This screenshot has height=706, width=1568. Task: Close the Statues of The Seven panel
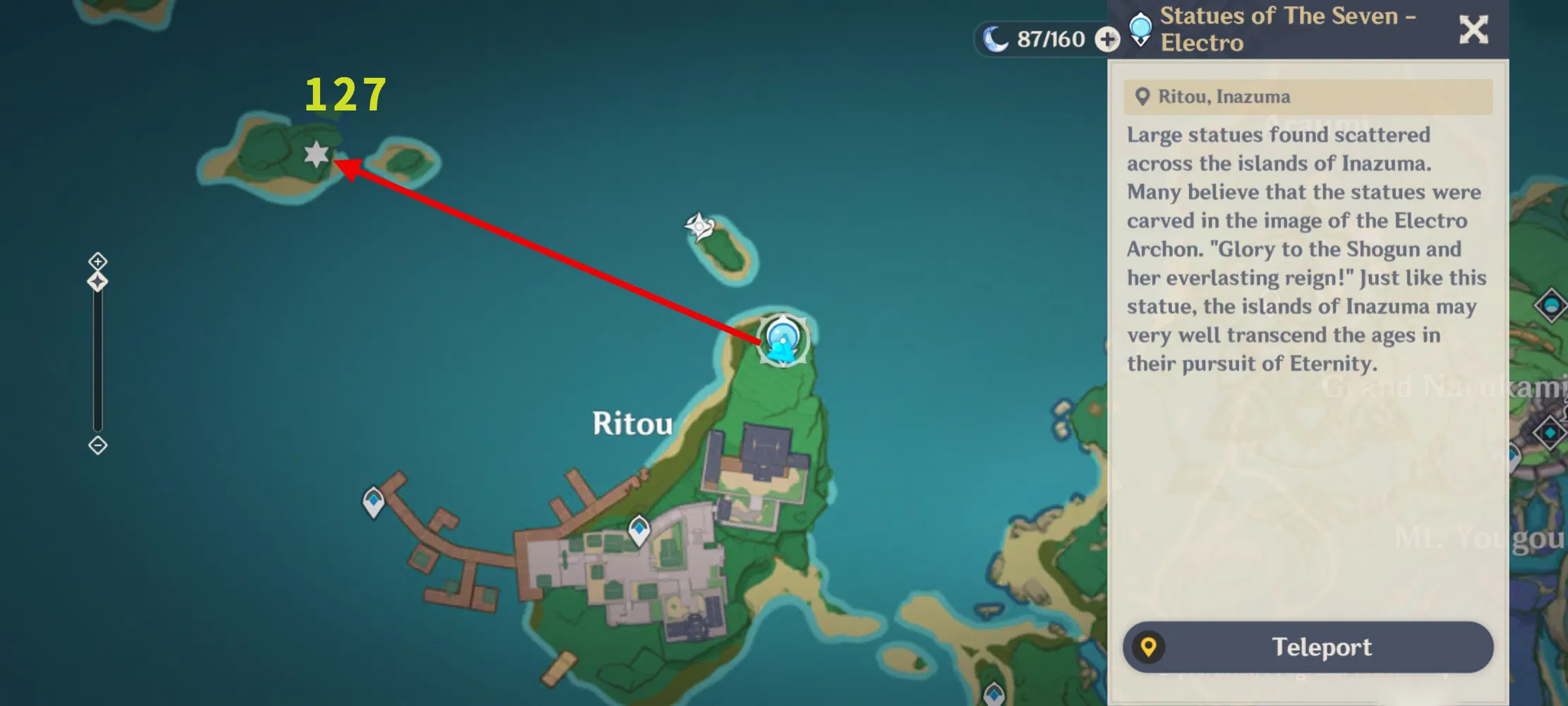click(x=1473, y=30)
